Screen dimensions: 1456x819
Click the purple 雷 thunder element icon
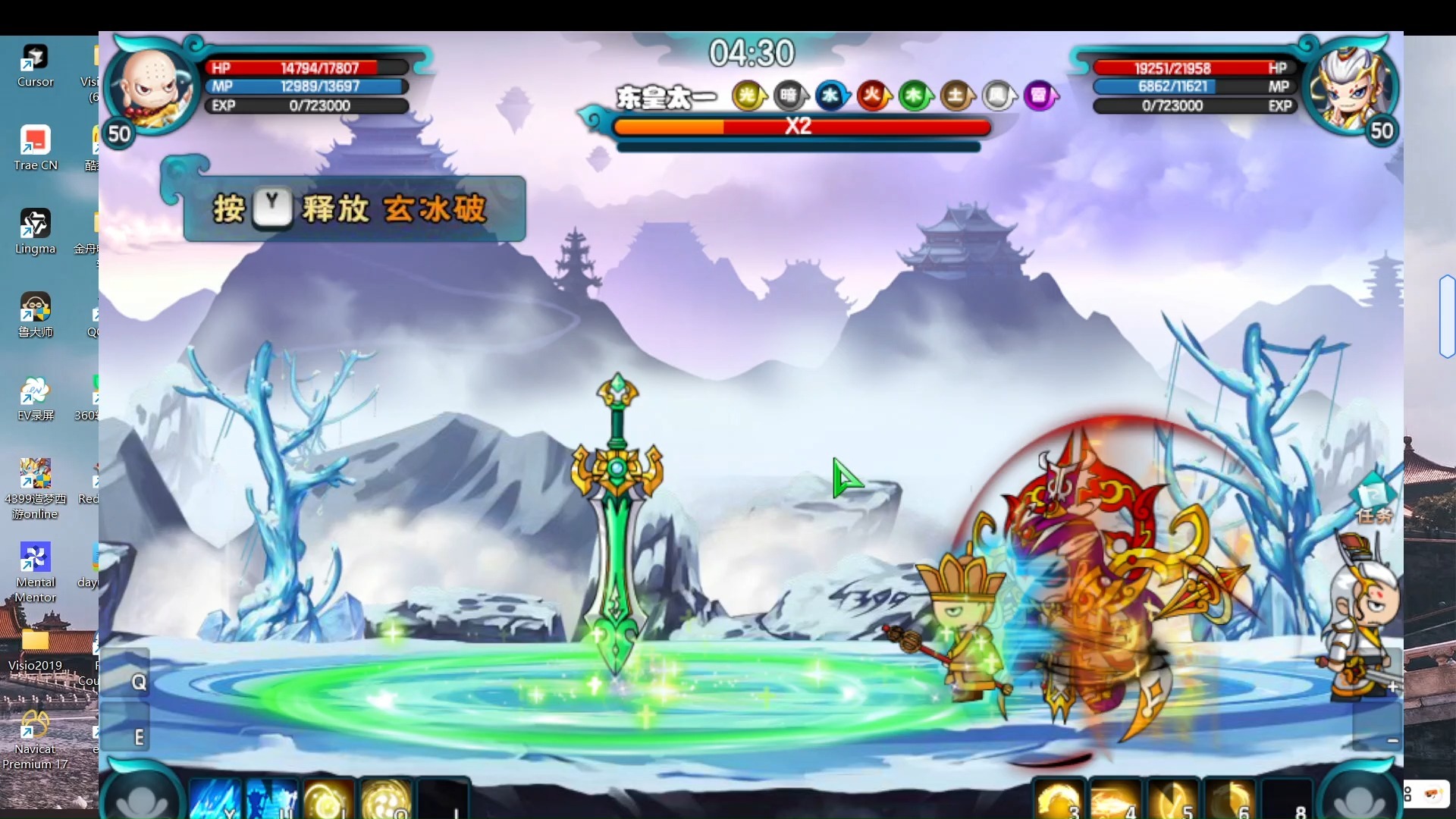pyautogui.click(x=1039, y=96)
